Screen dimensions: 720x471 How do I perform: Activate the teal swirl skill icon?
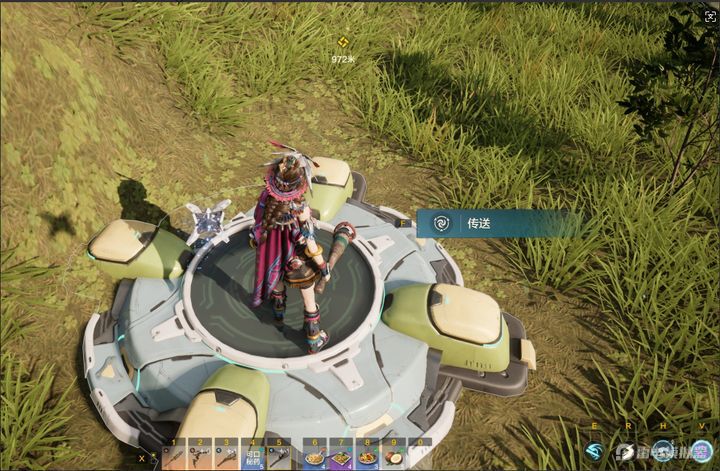click(596, 452)
